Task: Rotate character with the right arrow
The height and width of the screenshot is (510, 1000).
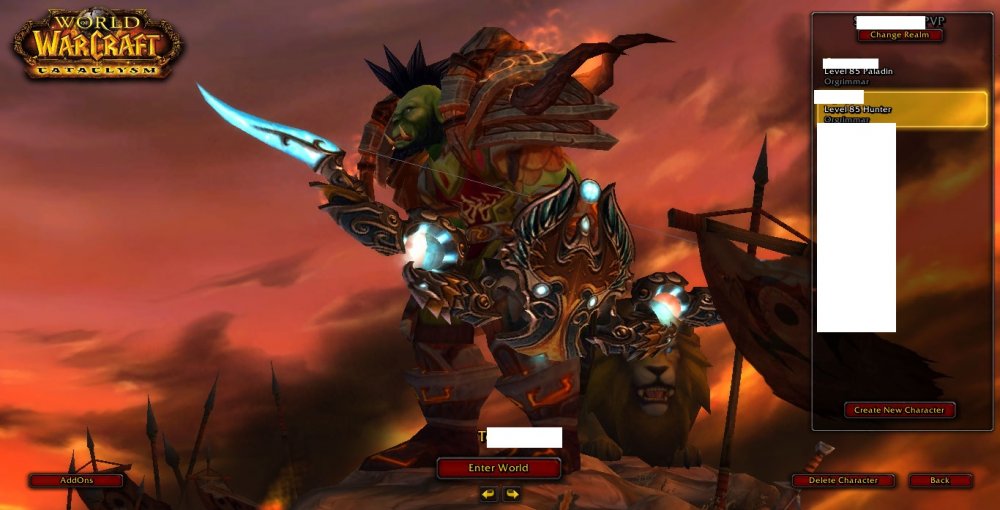Action: tap(511, 494)
